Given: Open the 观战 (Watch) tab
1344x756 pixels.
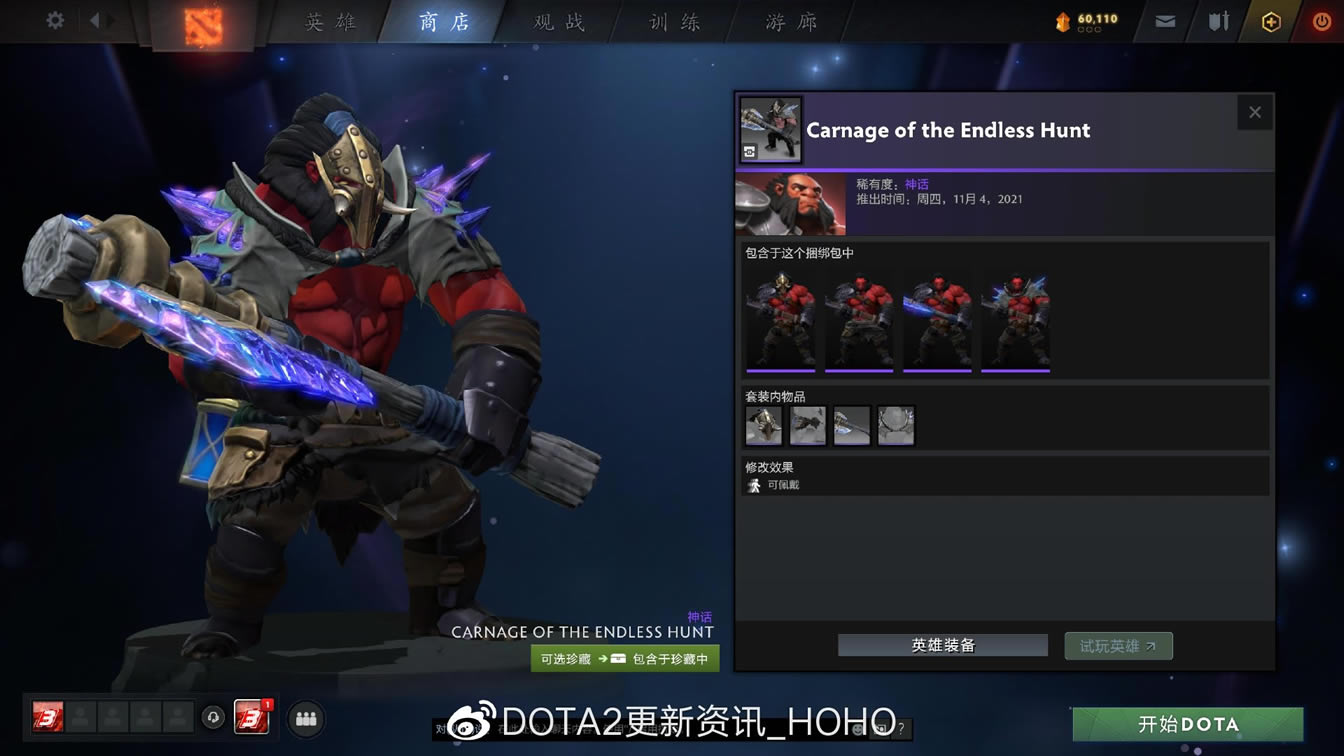Looking at the screenshot, I should [x=556, y=21].
